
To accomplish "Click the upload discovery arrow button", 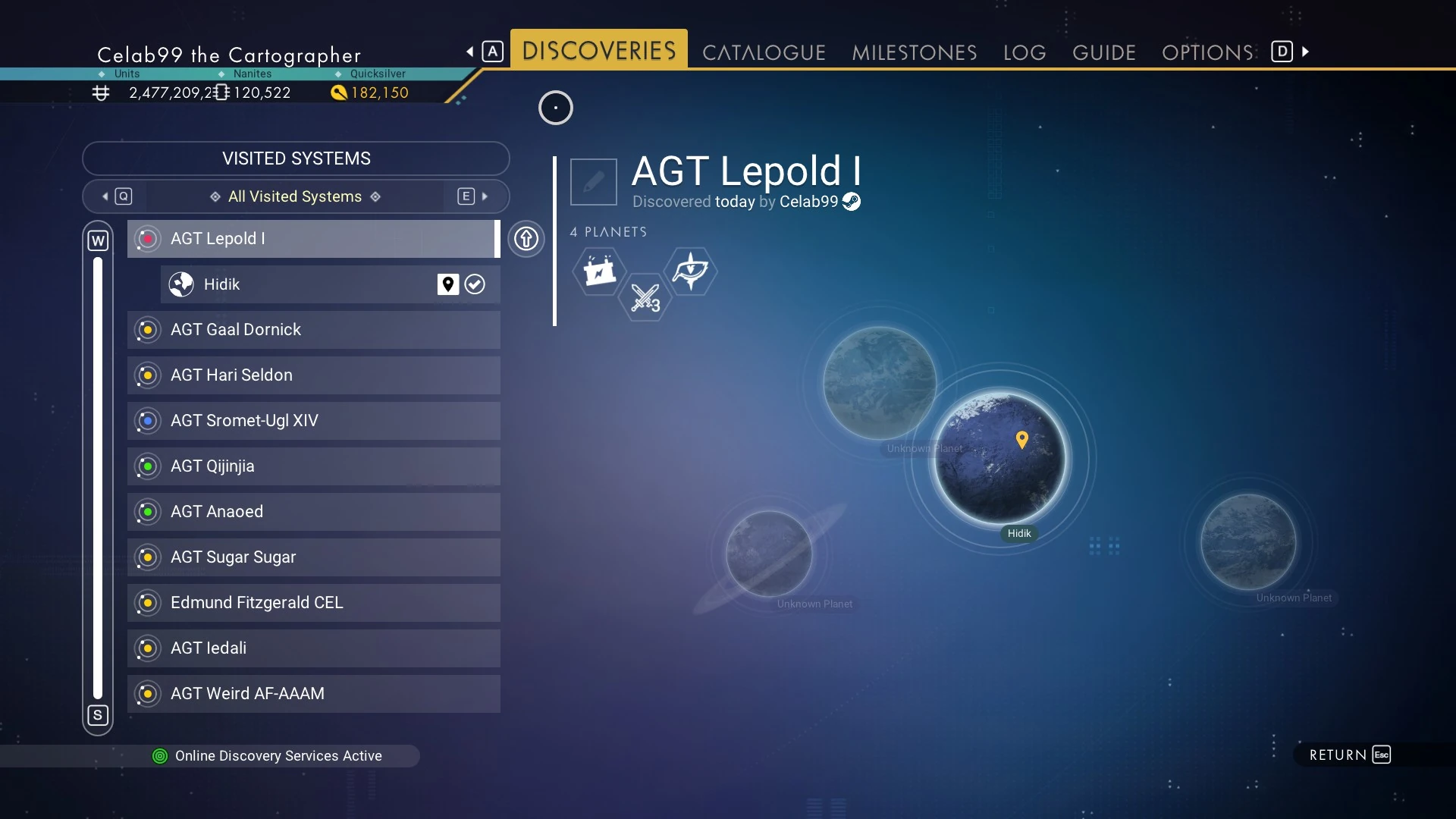I will (x=526, y=239).
